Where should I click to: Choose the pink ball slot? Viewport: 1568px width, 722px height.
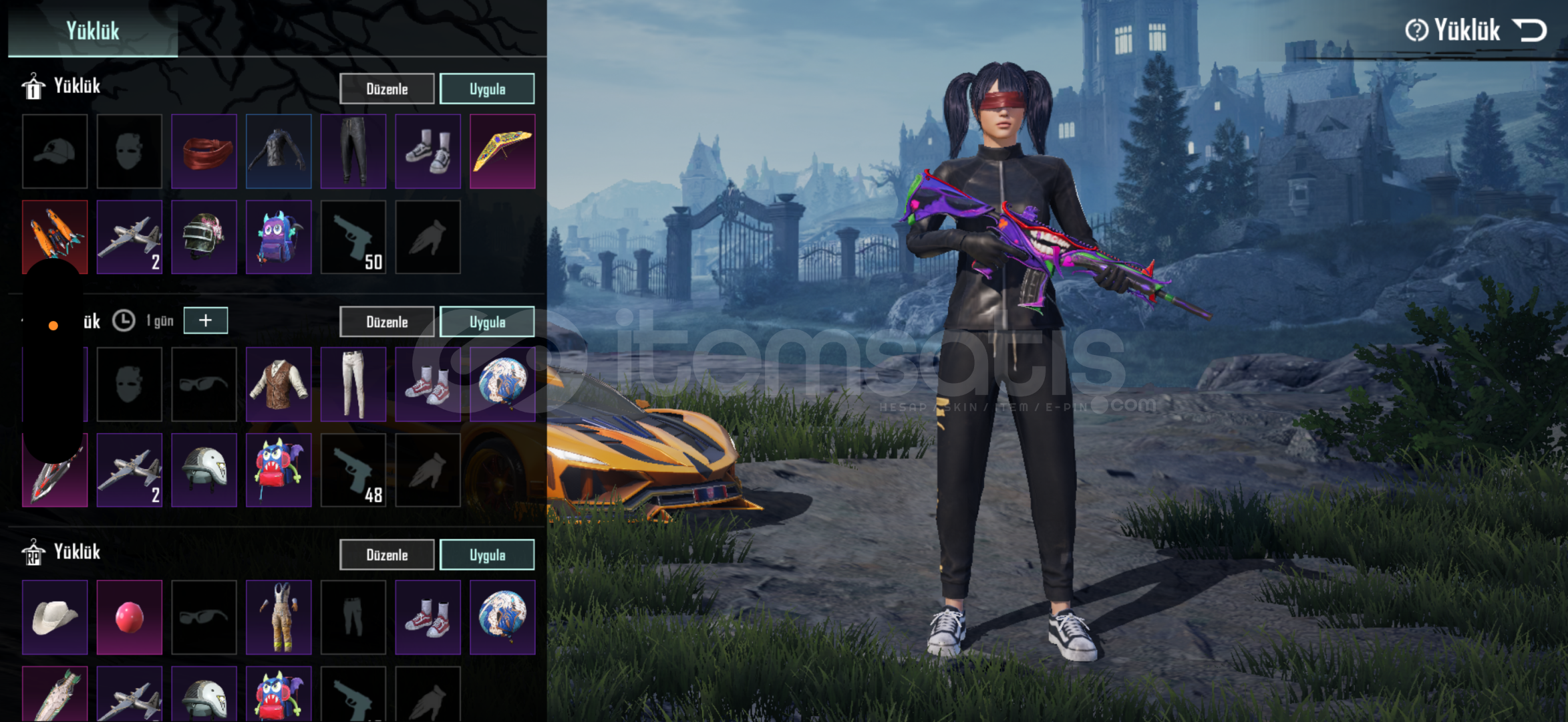130,617
